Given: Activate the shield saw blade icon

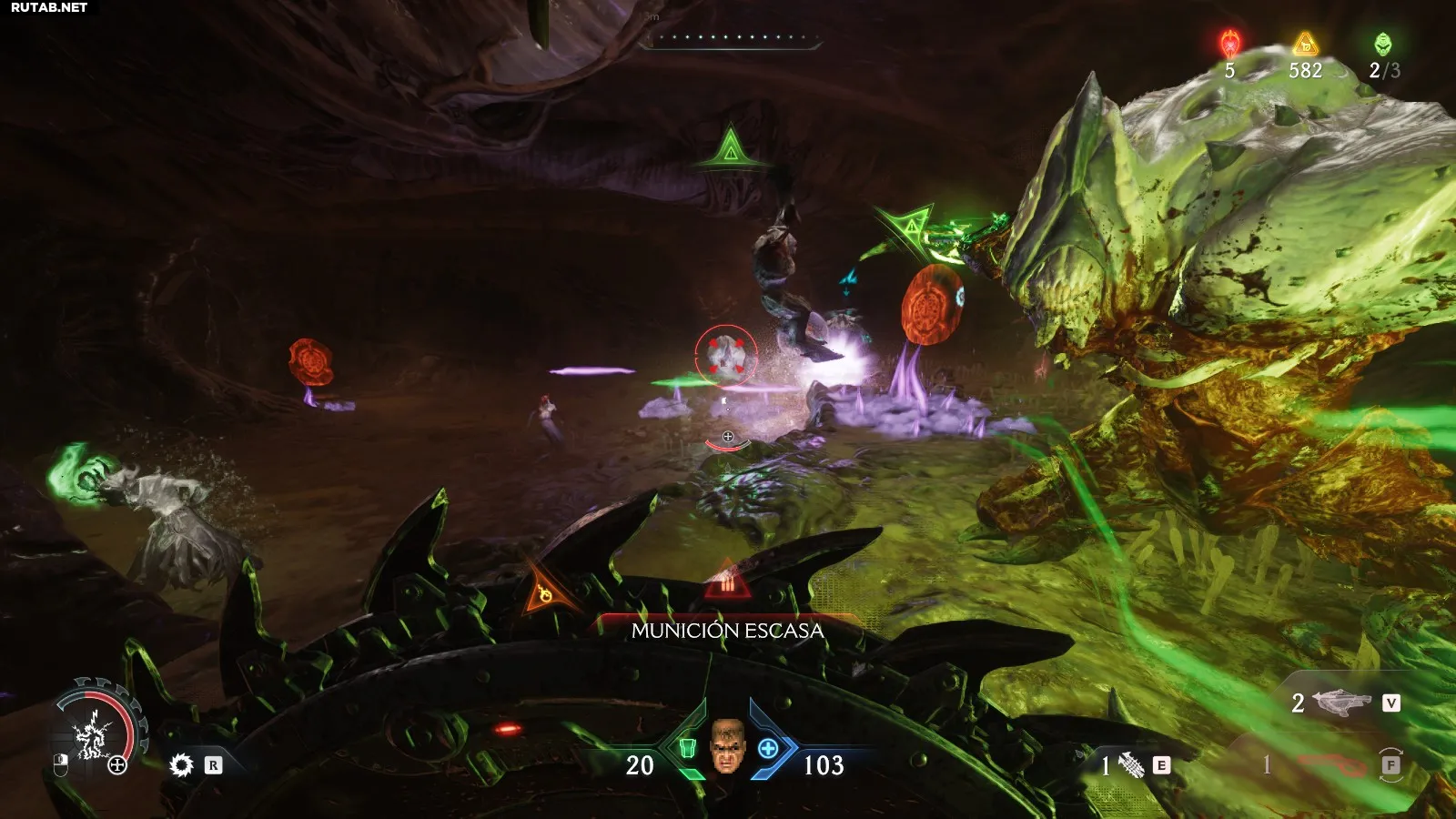Looking at the screenshot, I should [x=182, y=765].
